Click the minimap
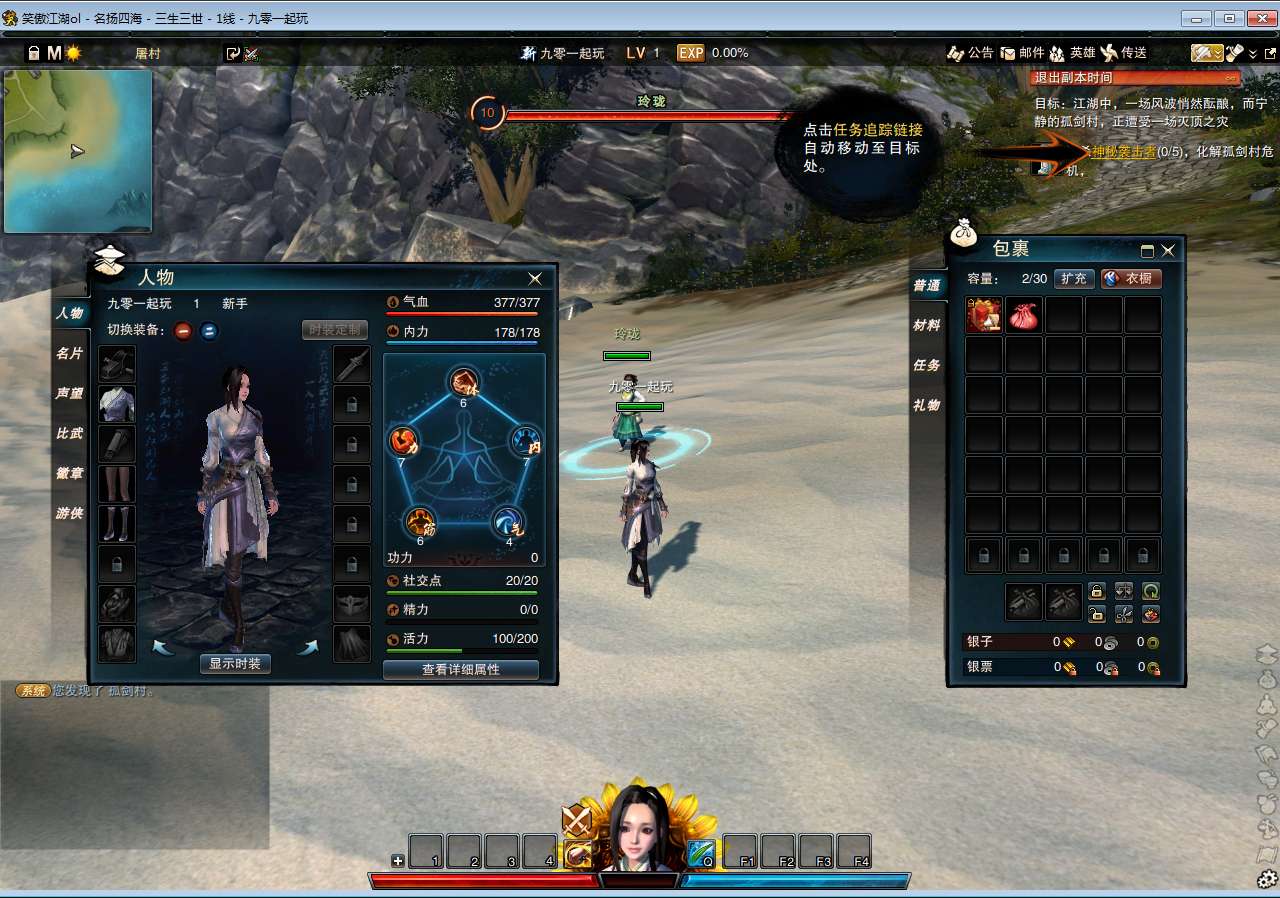This screenshot has width=1280, height=898. (x=78, y=150)
